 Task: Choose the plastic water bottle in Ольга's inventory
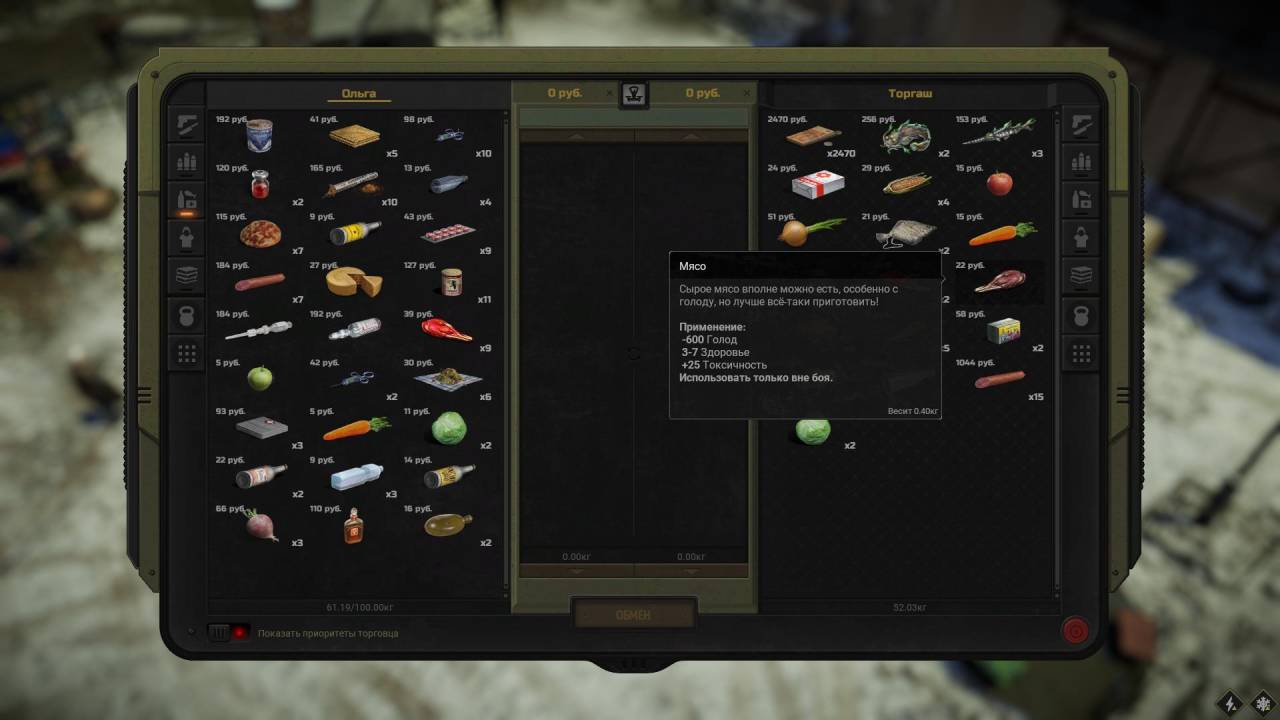[356, 476]
